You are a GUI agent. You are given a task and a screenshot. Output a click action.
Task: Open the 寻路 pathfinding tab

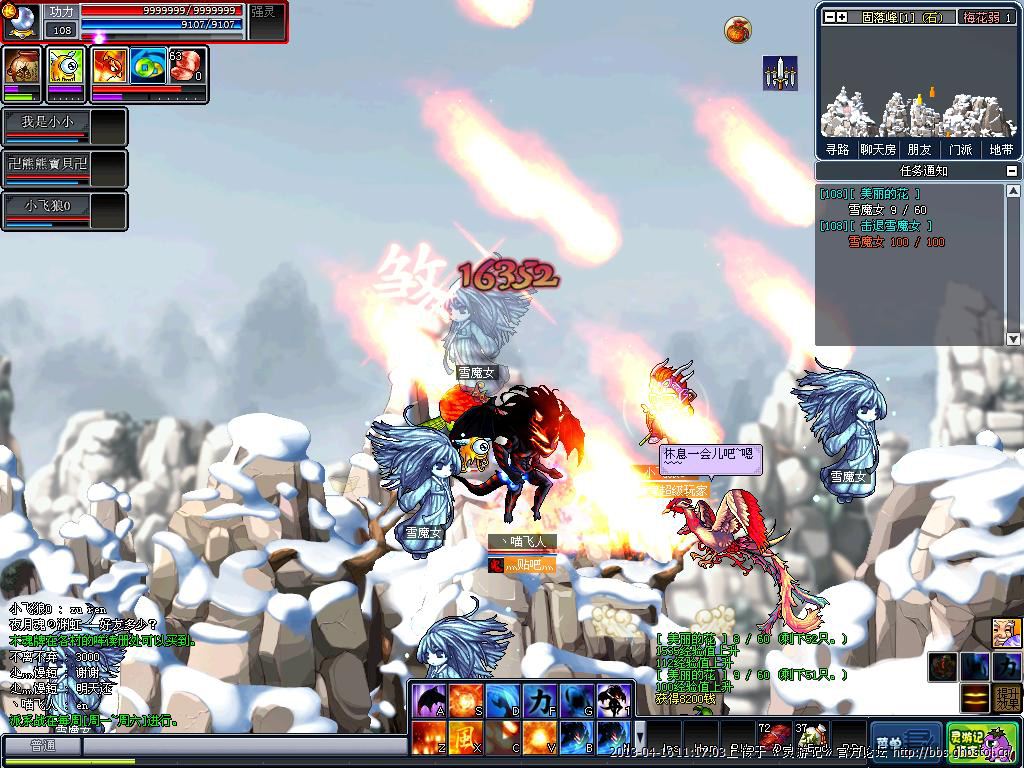837,149
